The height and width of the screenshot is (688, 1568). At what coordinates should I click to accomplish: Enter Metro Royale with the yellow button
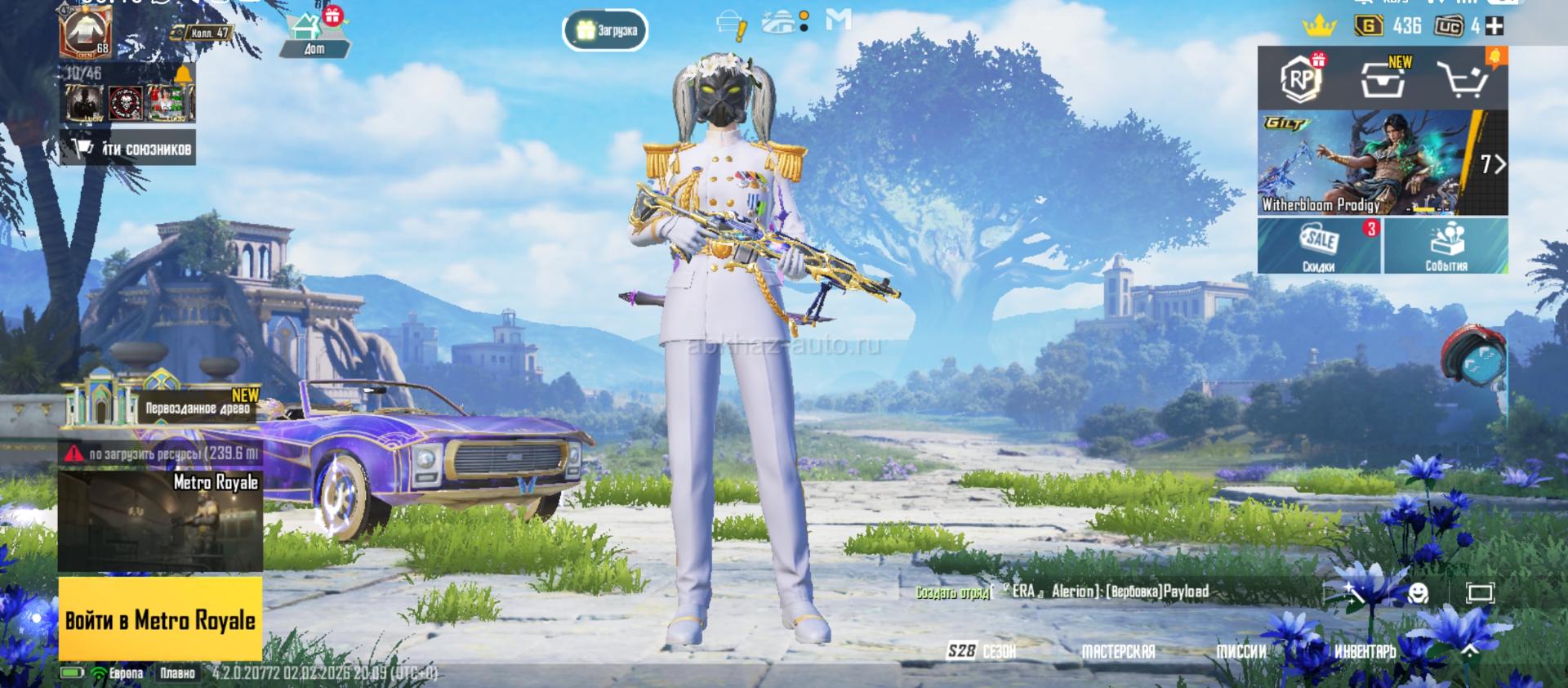tap(160, 619)
